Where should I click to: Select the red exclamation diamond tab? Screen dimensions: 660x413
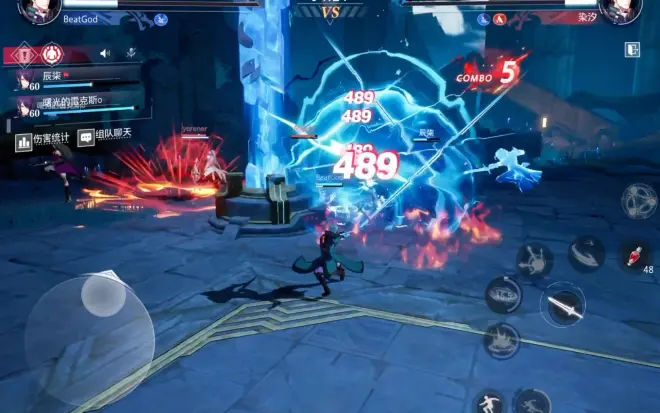(x=22, y=54)
